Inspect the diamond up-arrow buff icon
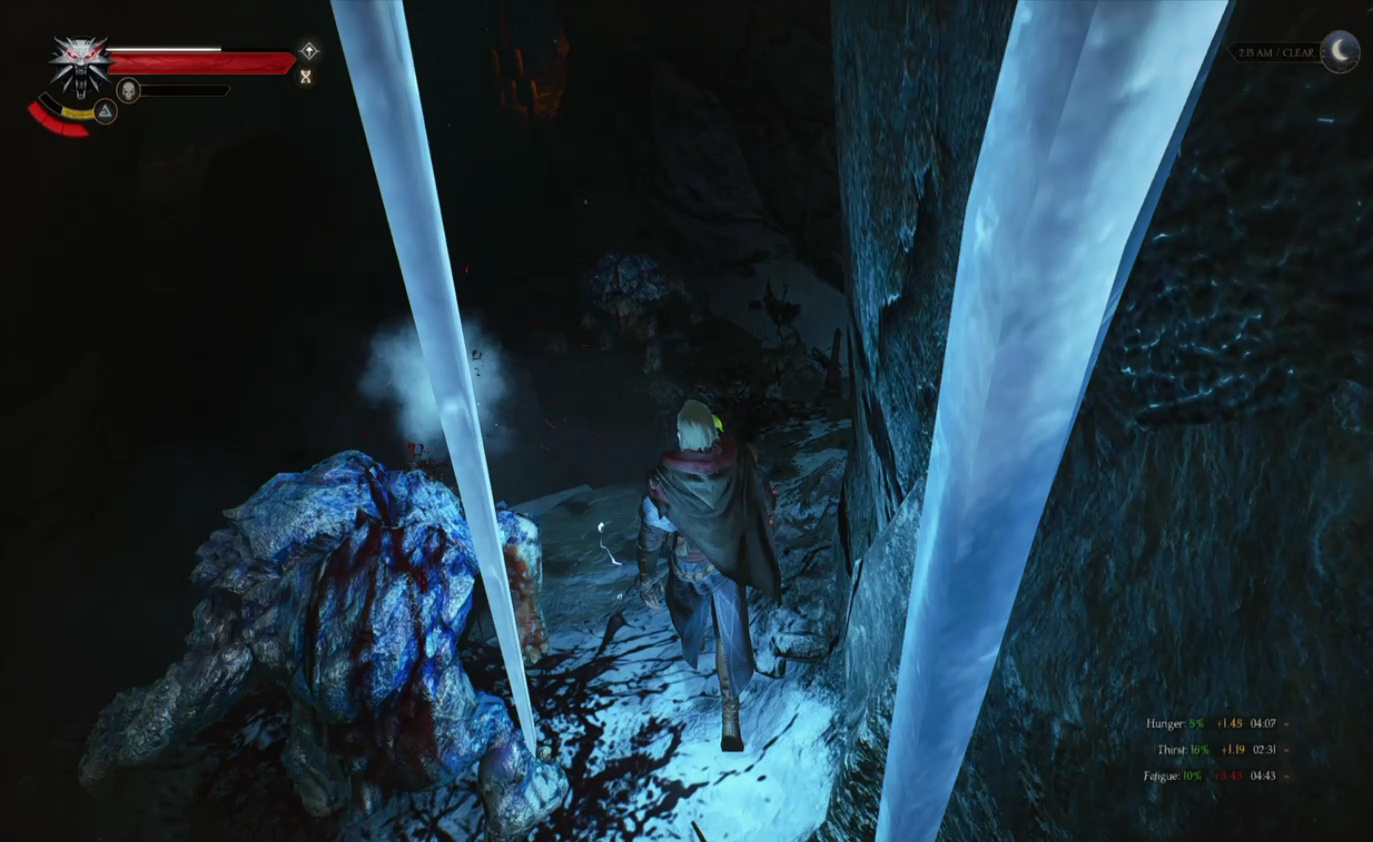Viewport: 1373px width, 842px height. (x=309, y=51)
